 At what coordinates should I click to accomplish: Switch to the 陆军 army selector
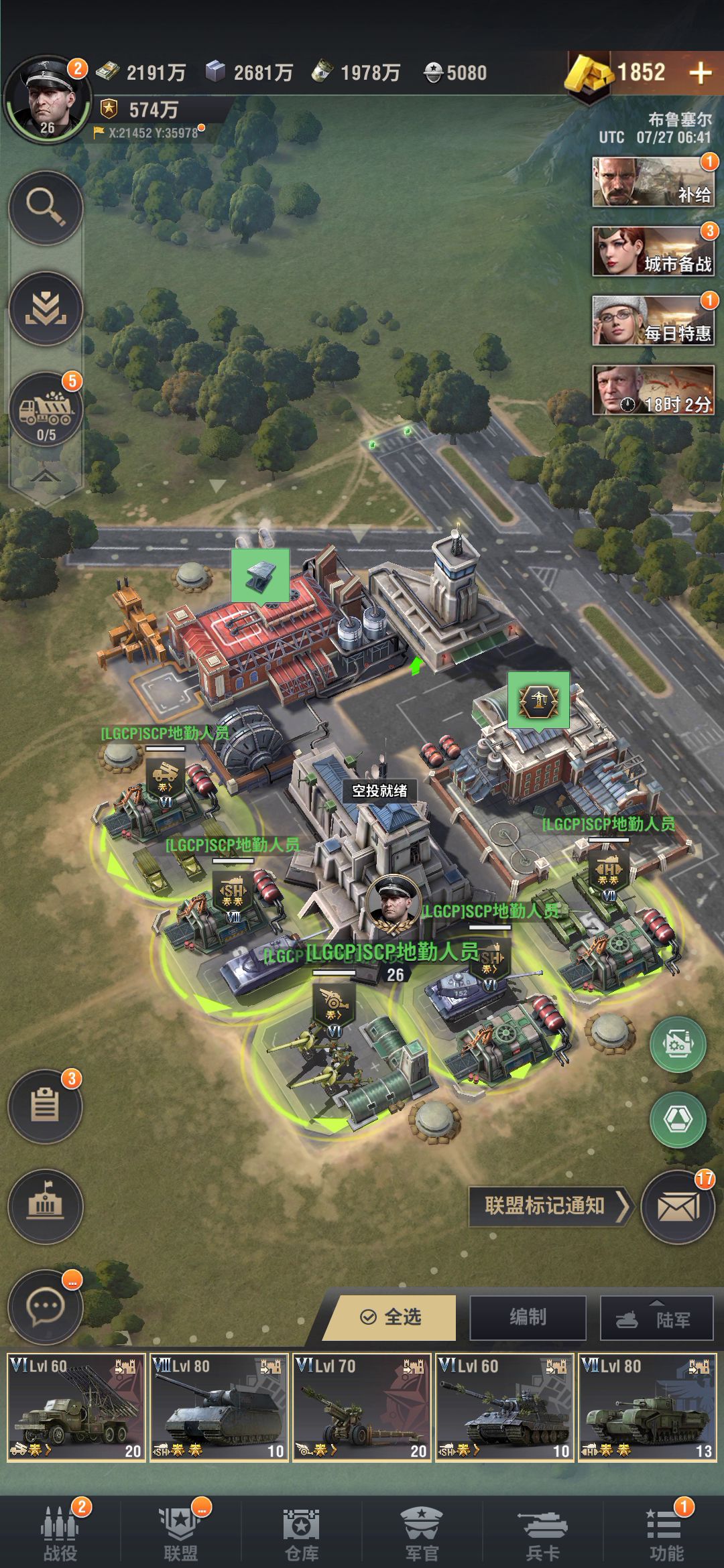[x=656, y=1317]
